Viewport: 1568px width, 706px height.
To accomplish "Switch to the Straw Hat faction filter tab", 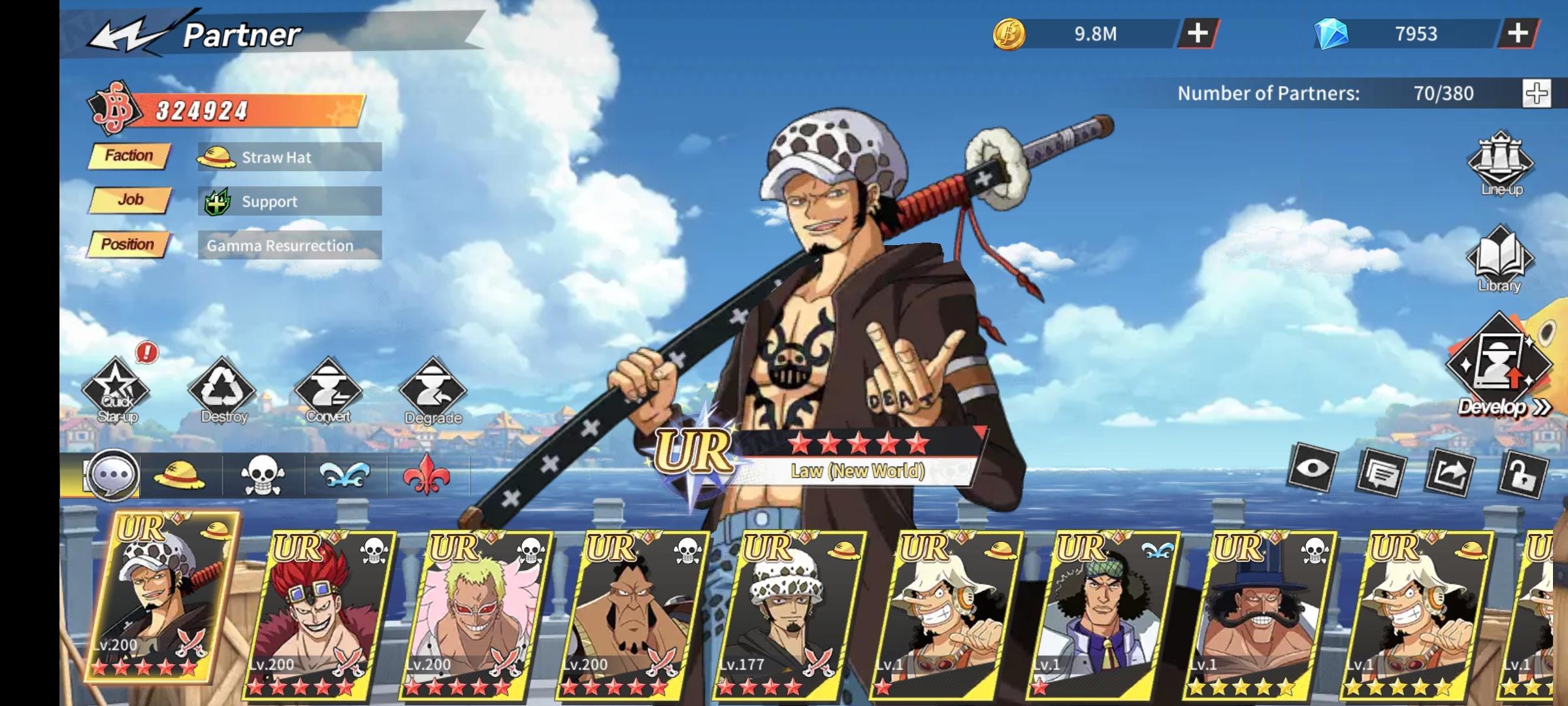I will point(179,475).
